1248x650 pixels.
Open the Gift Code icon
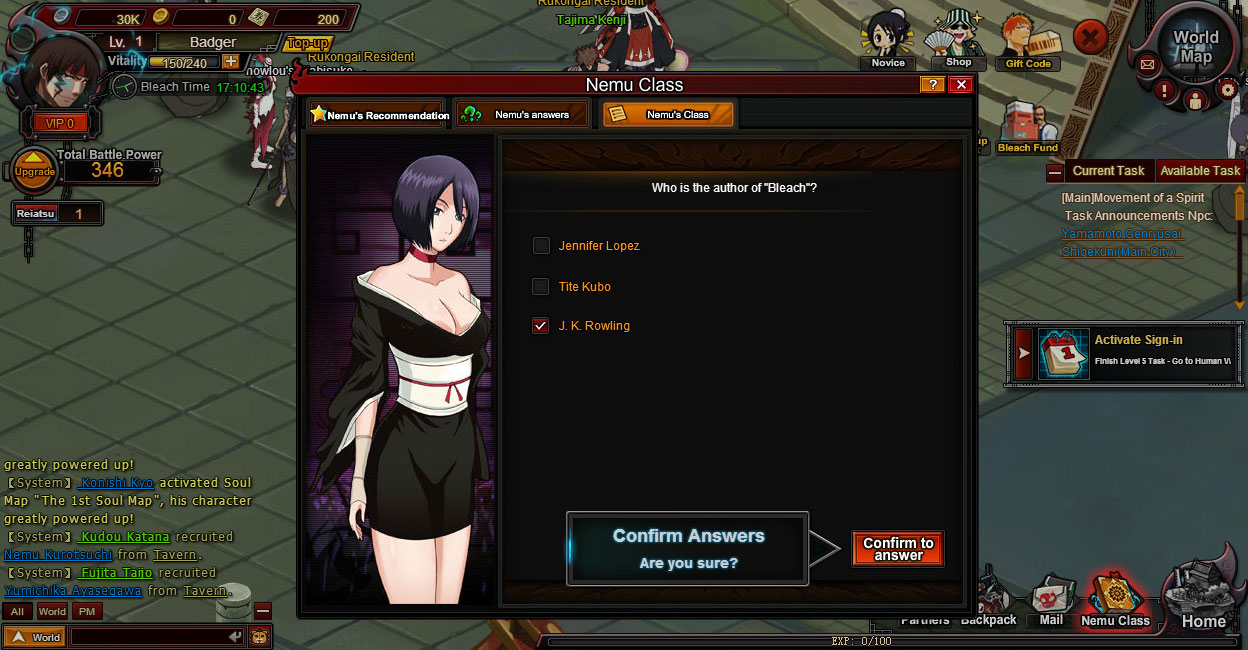1027,42
